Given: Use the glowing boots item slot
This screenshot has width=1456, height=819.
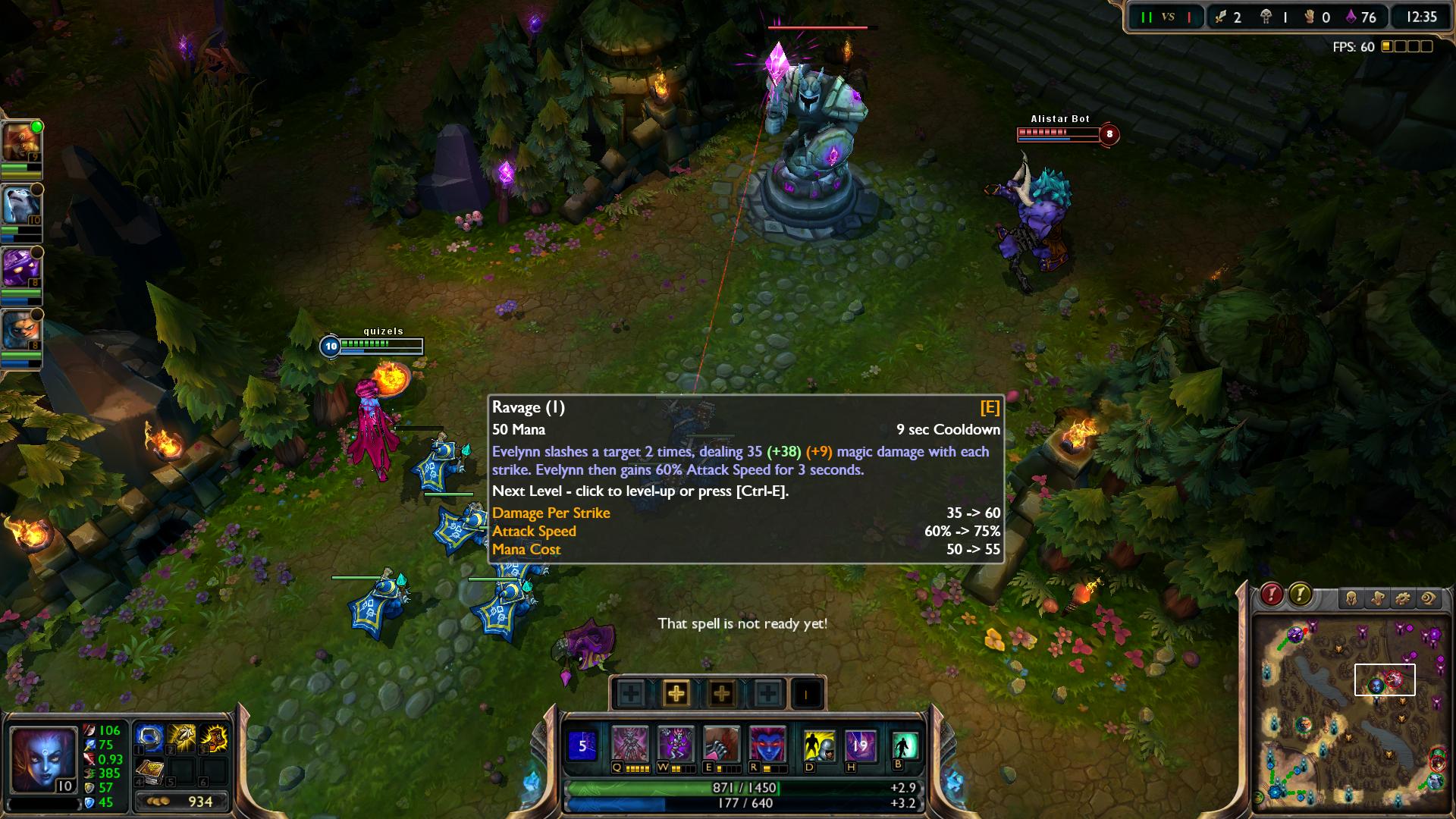Looking at the screenshot, I should tap(215, 738).
